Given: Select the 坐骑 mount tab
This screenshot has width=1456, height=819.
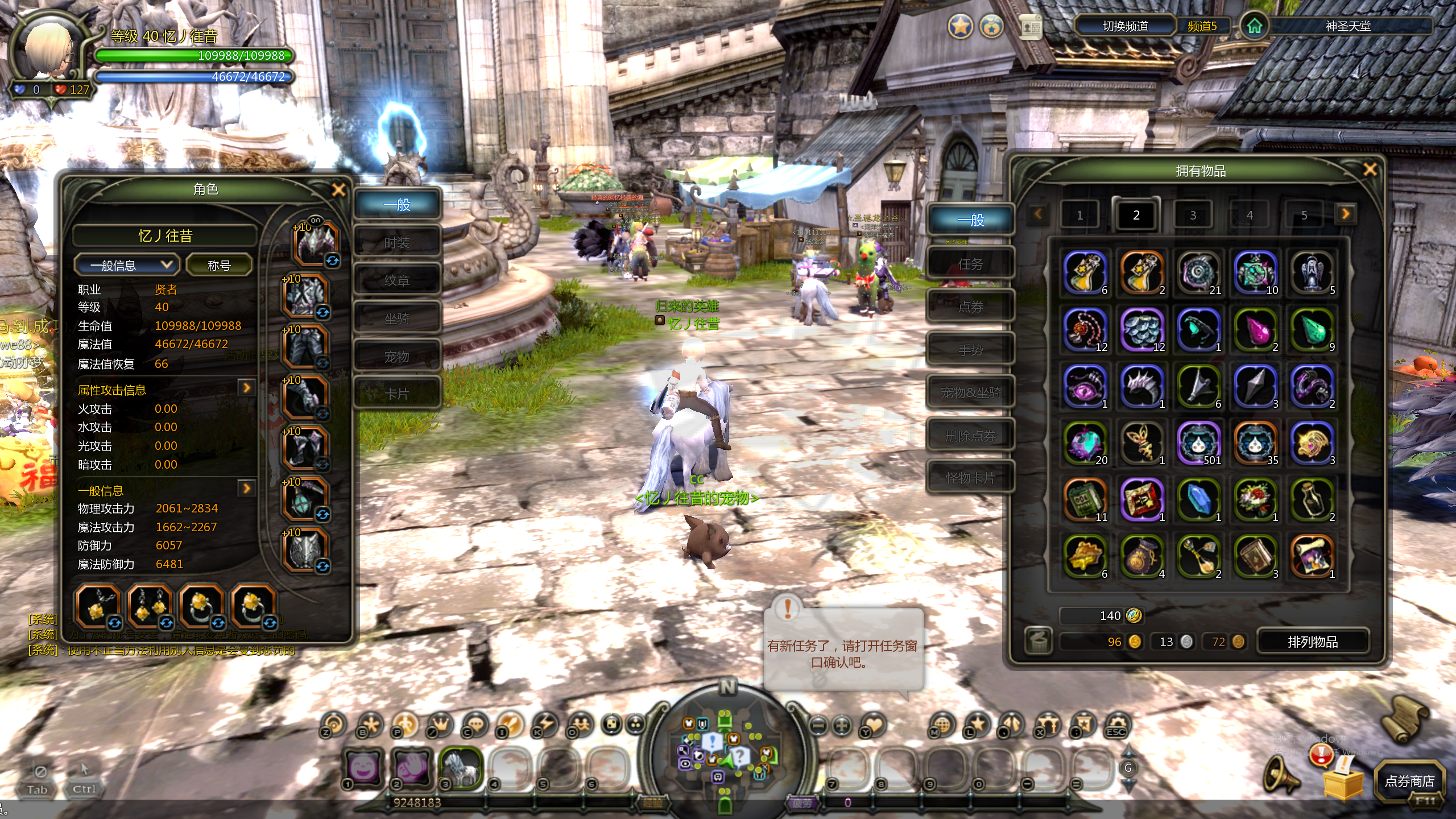Looking at the screenshot, I should [397, 318].
